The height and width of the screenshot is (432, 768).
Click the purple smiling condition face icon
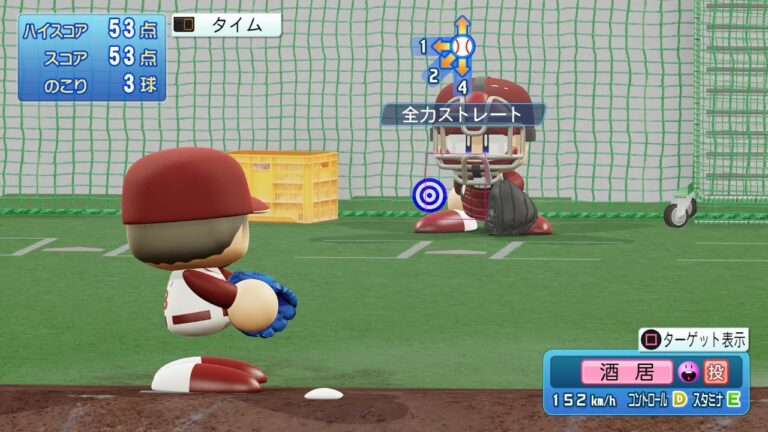pyautogui.click(x=687, y=372)
